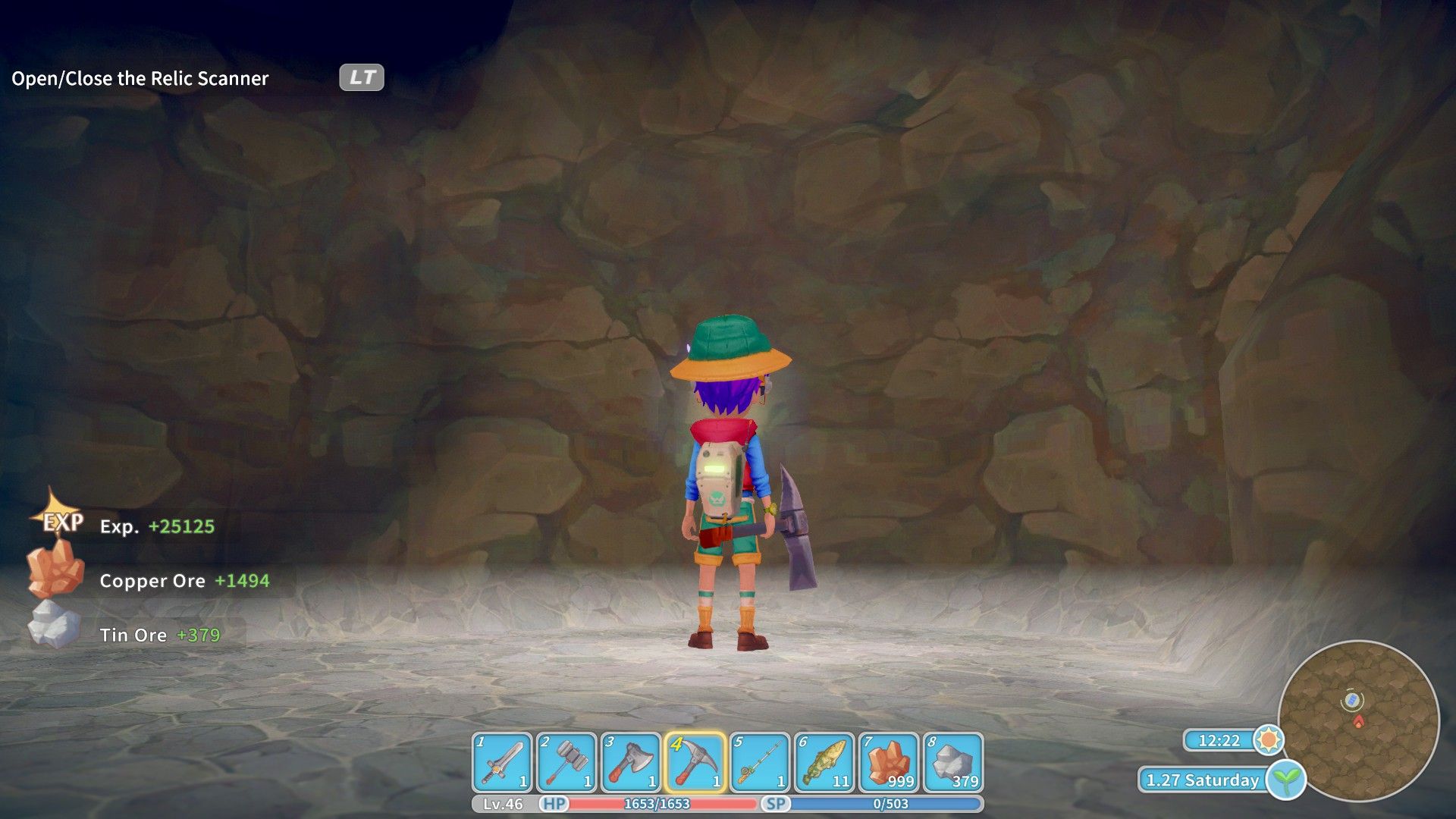Image resolution: width=1456 pixels, height=819 pixels.
Task: Open the circular cave minimap
Action: coord(1358,720)
